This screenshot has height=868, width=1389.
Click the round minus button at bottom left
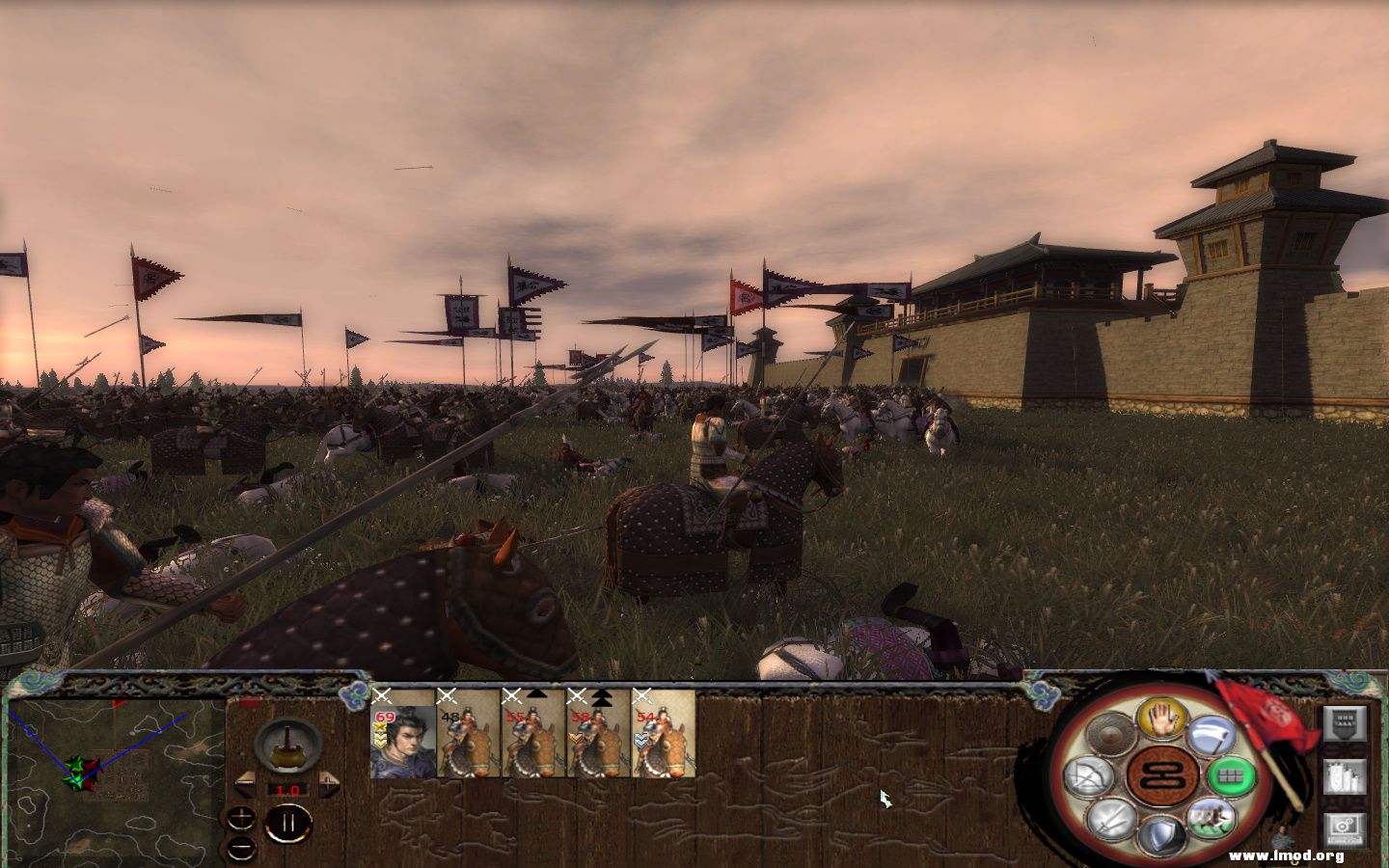240,851
